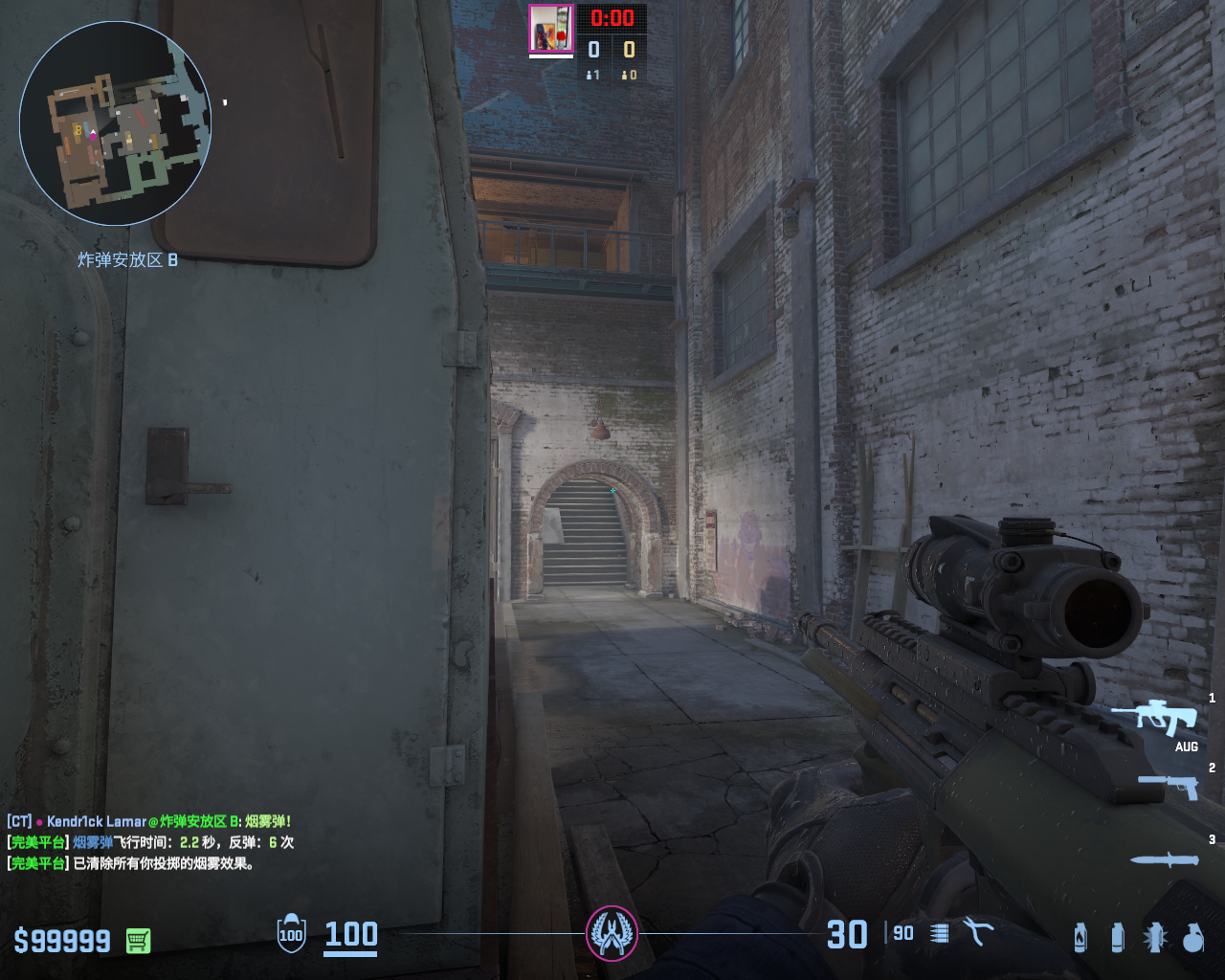
Task: Click the armor helmet icon
Action: click(291, 933)
